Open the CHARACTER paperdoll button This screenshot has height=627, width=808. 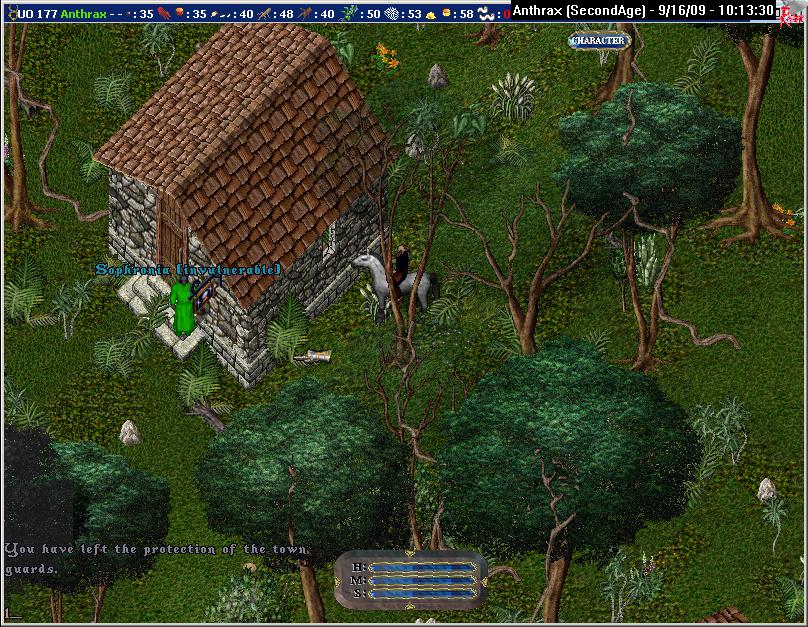598,41
